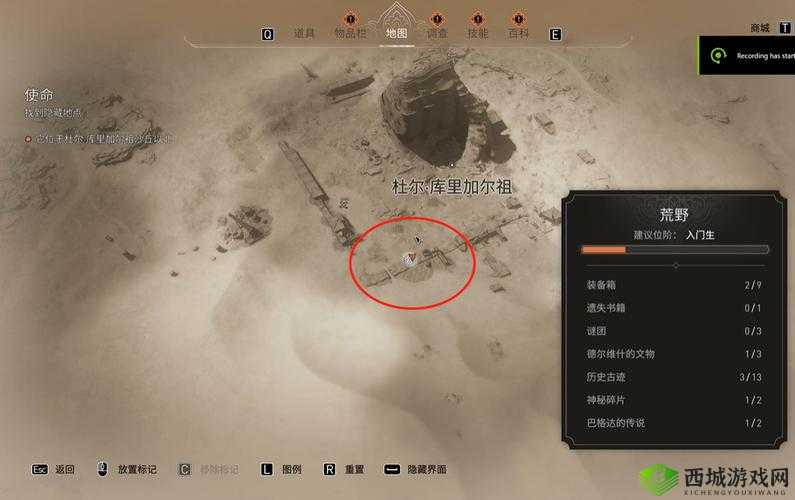Choose the 遗失书籍 list row
Image resolution: width=795 pixels, height=500 pixels.
pos(676,308)
